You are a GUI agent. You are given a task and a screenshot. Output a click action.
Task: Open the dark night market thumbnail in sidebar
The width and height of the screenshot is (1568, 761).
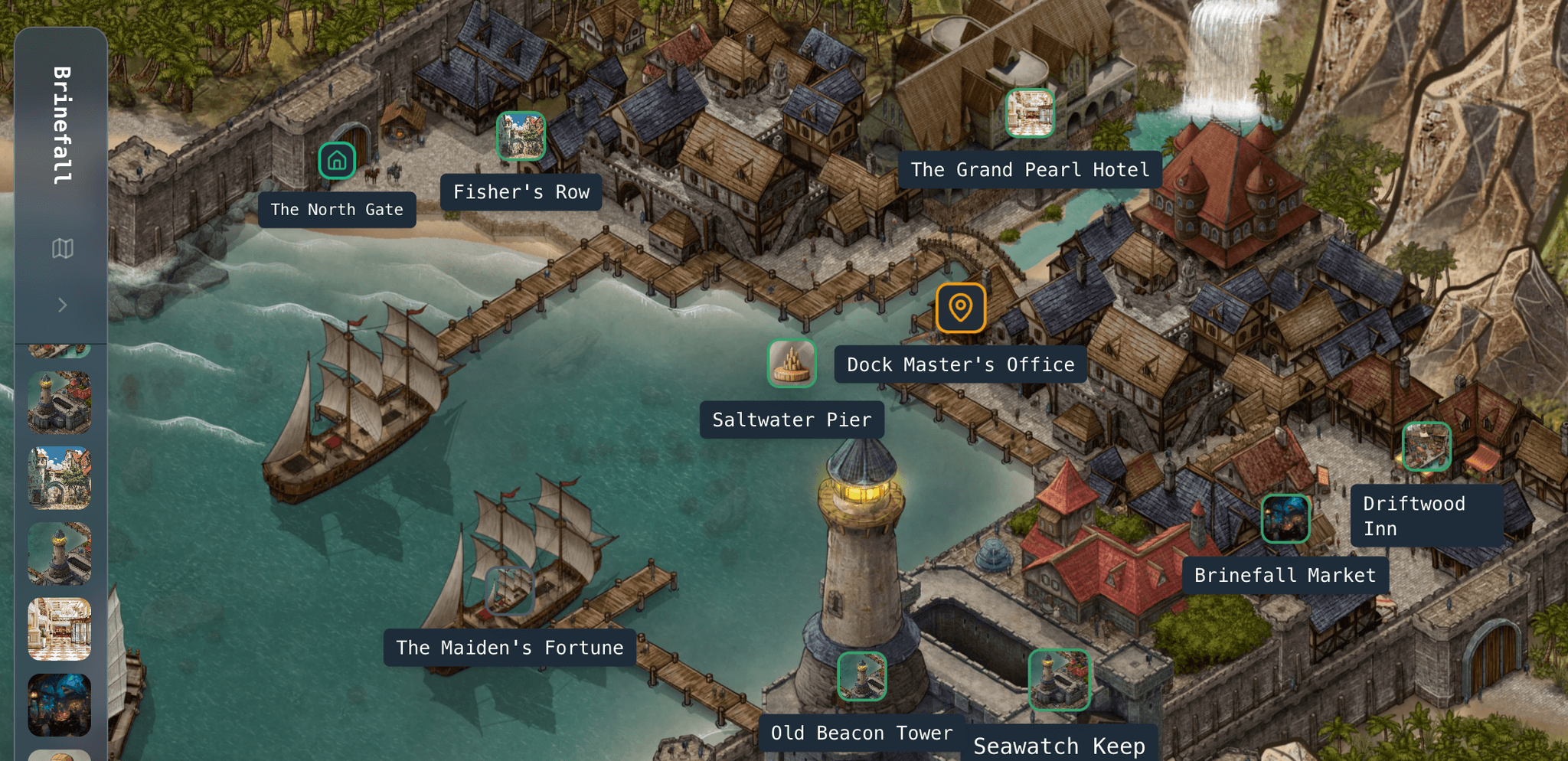60,705
